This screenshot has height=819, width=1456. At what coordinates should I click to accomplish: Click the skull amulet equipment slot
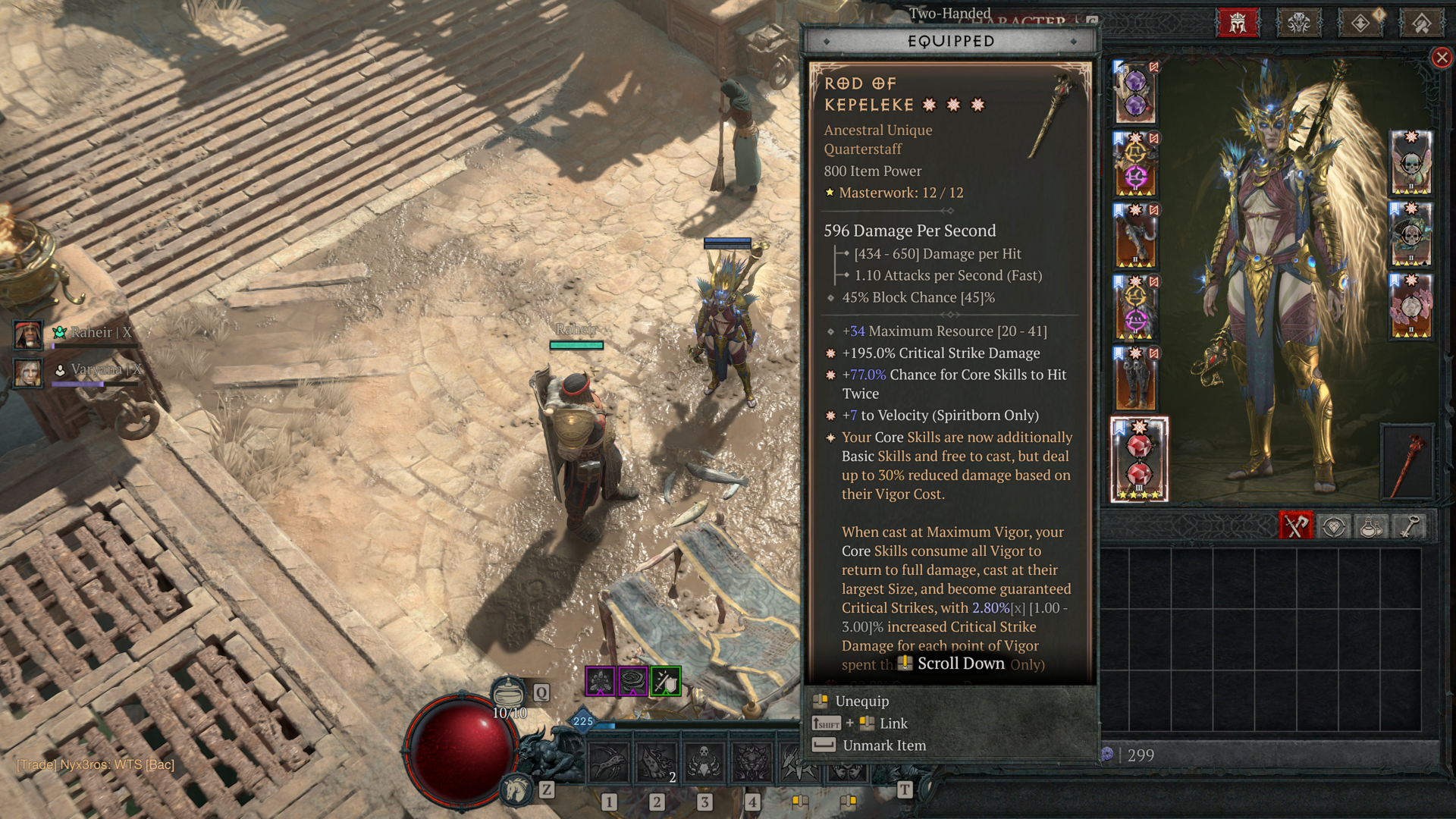[1410, 163]
